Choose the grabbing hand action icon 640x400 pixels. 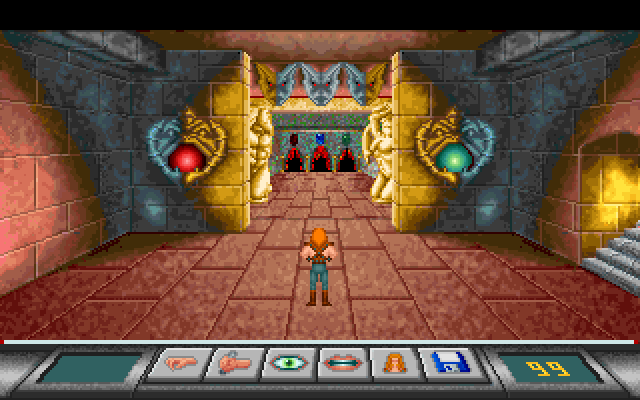click(233, 364)
